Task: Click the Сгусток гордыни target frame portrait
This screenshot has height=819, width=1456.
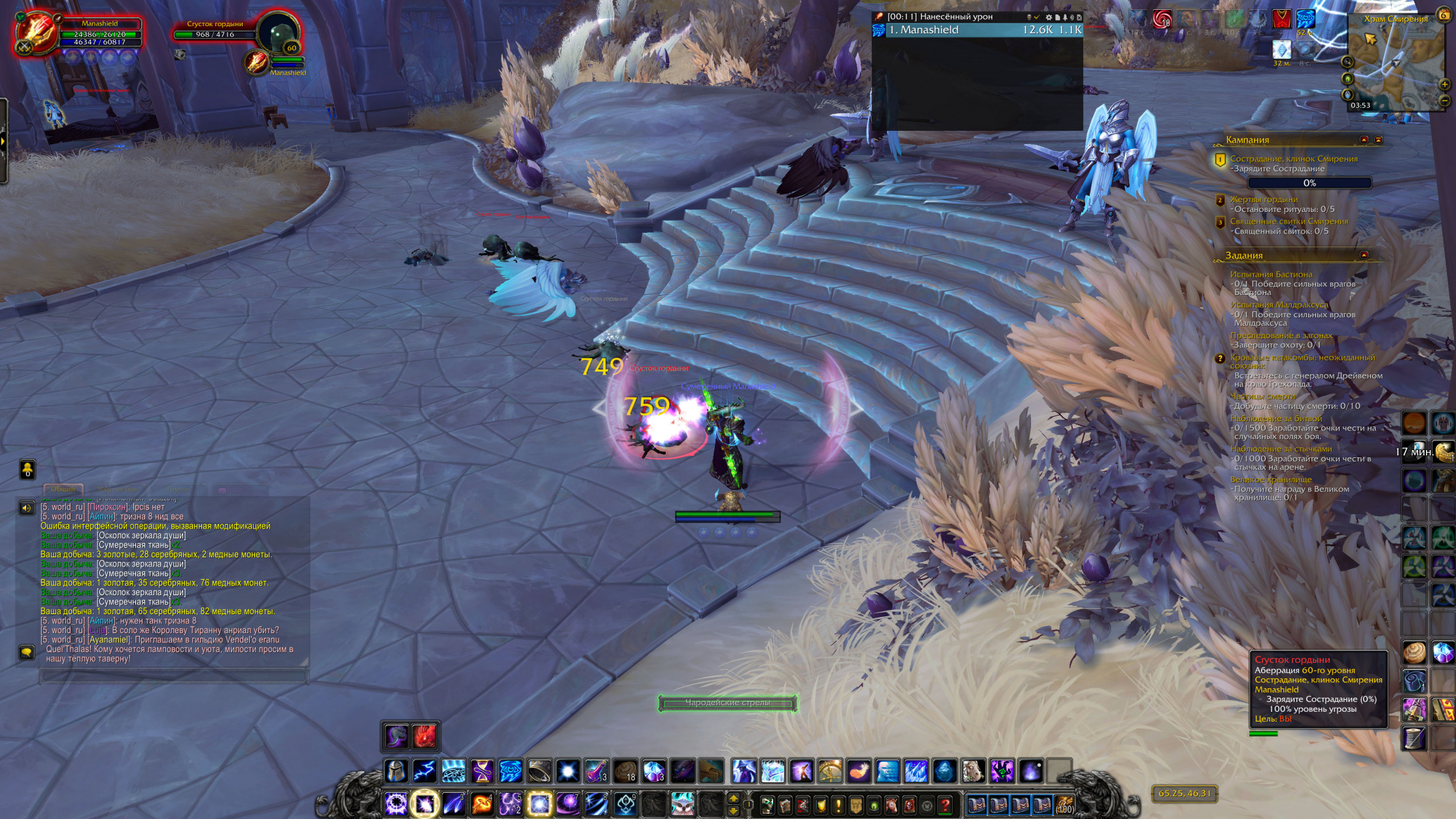Action: 279,34
